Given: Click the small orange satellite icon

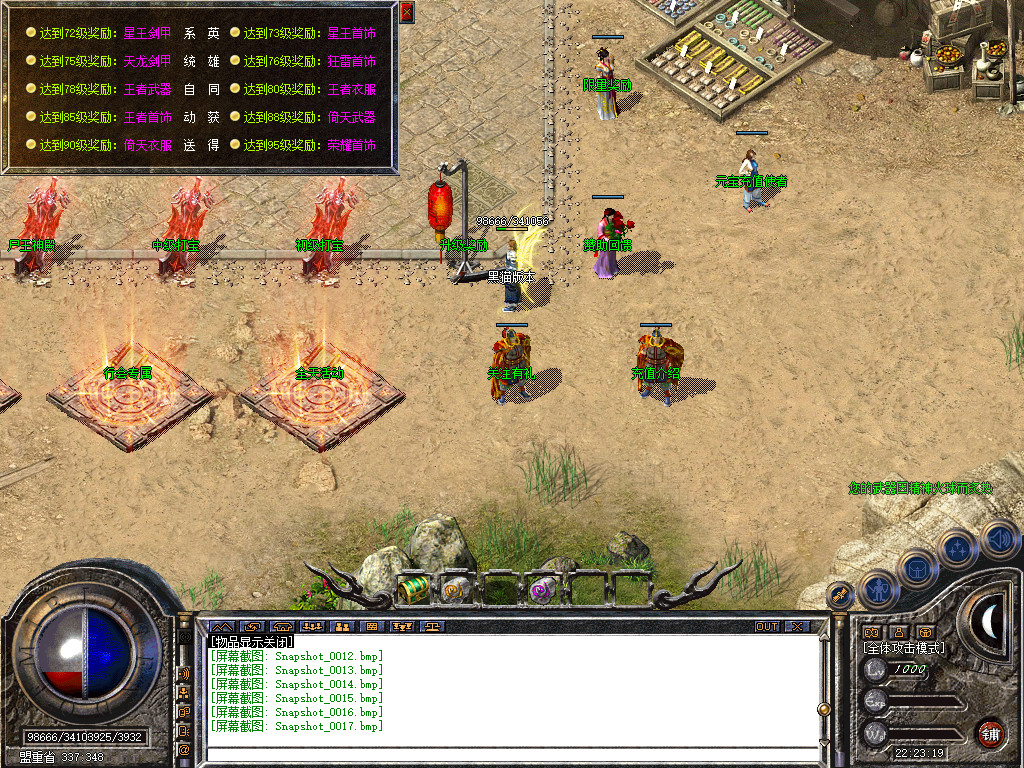Looking at the screenshot, I should click(x=840, y=595).
